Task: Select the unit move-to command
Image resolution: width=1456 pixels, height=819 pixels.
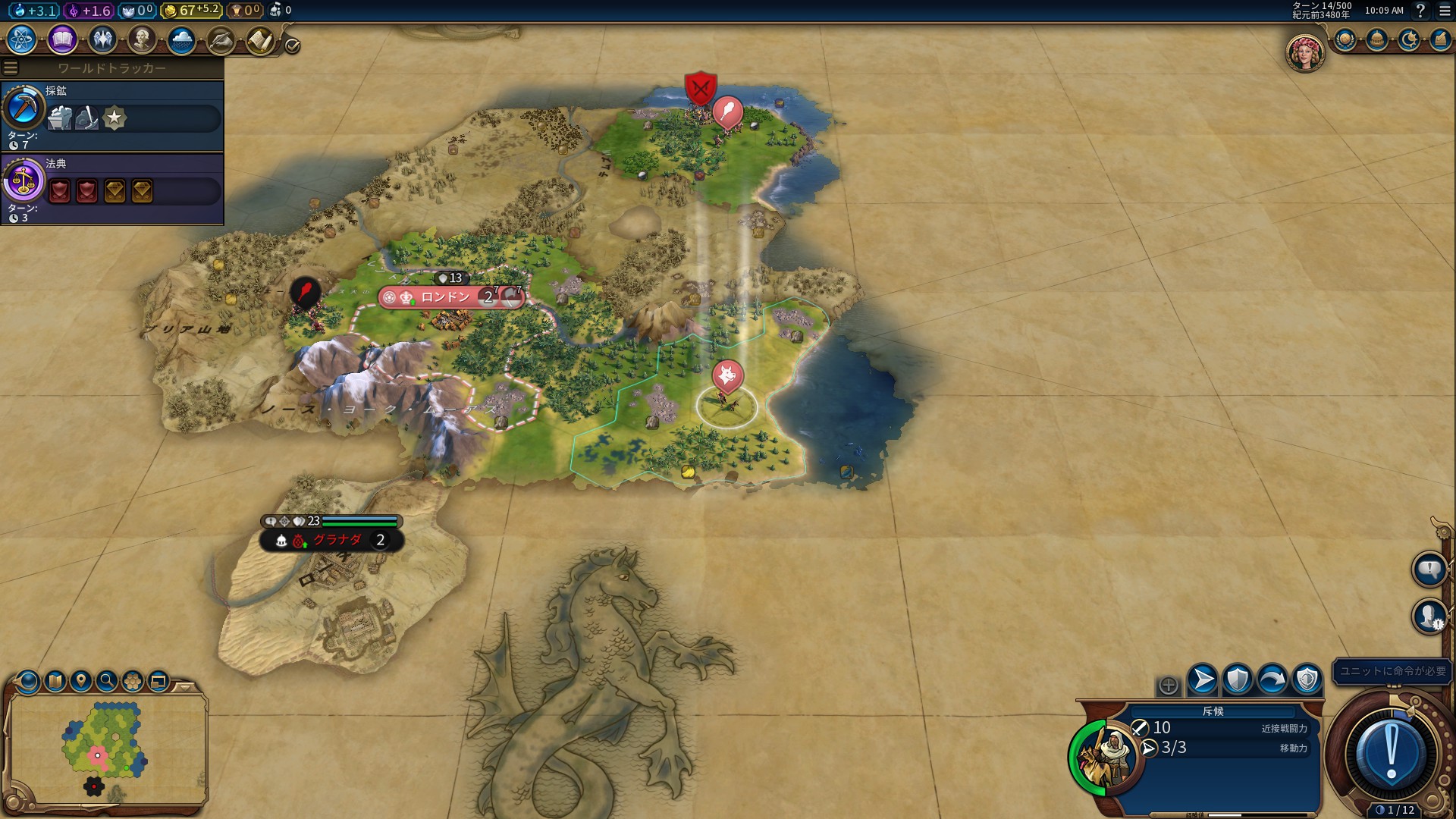Action: [x=1203, y=679]
